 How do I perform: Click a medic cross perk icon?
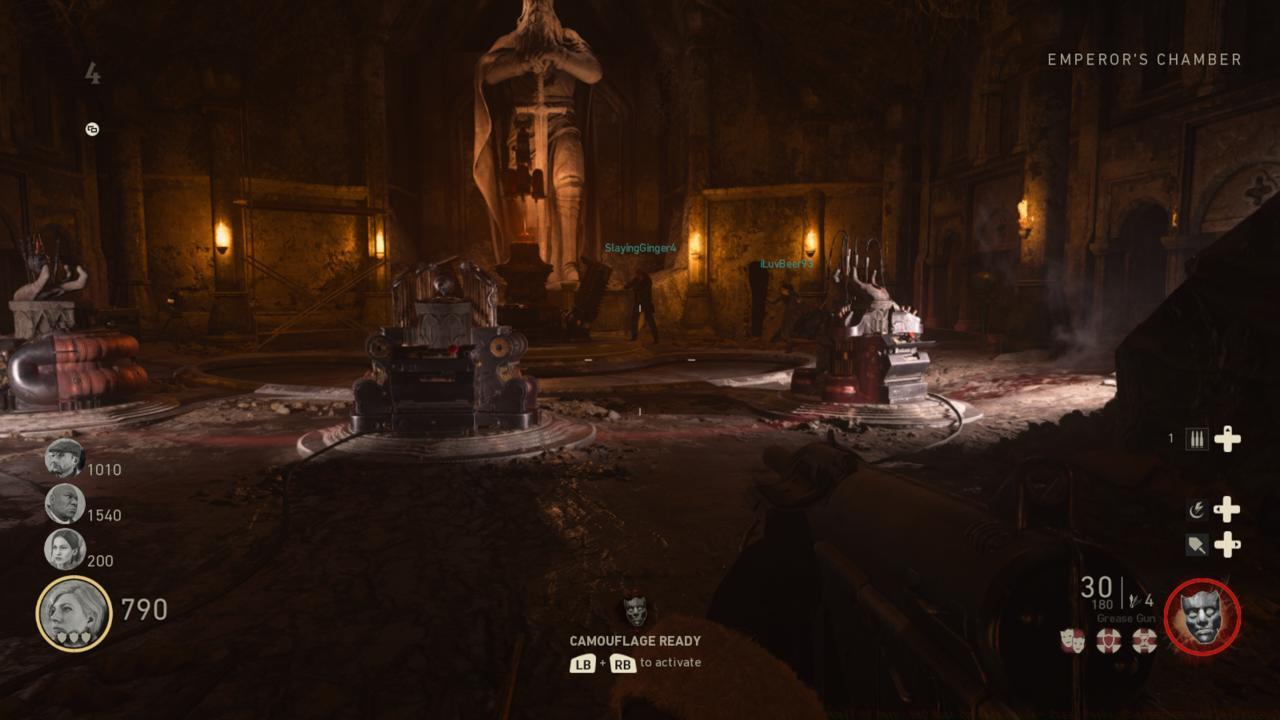coord(1107,641)
